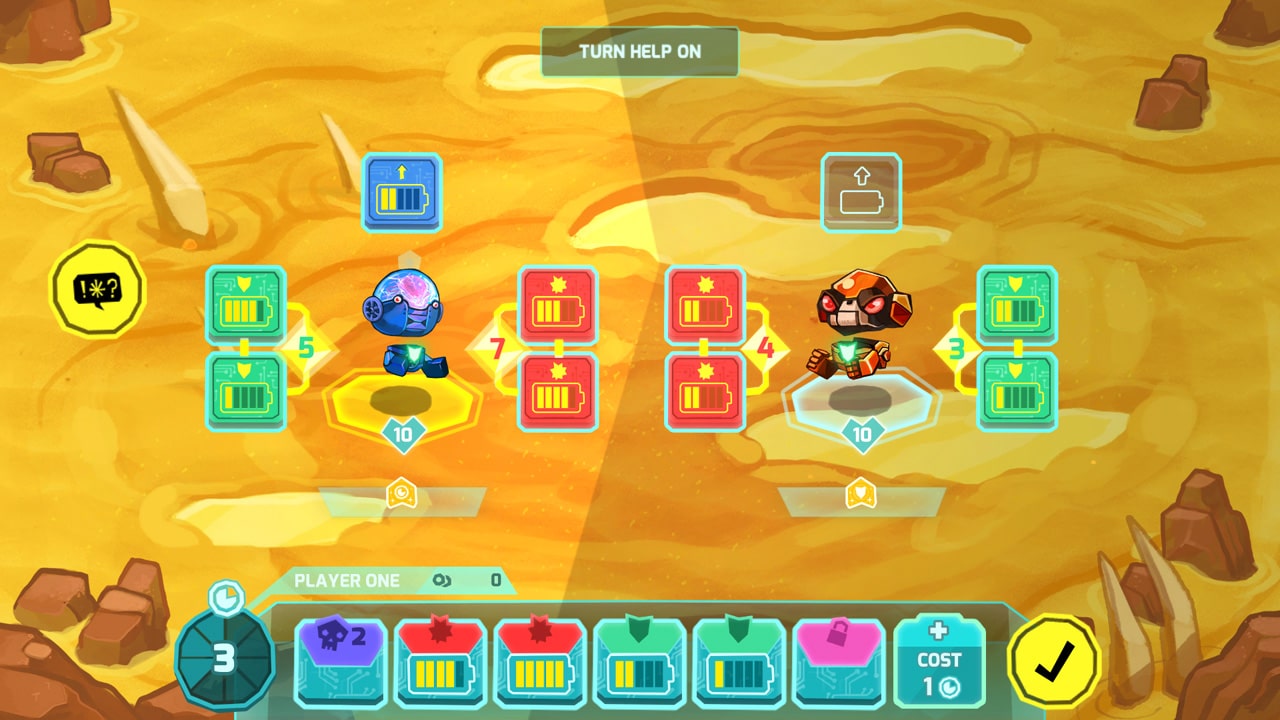Select the fully charged green defense token in hand
Viewport: 1280px width, 720px height.
coord(640,660)
